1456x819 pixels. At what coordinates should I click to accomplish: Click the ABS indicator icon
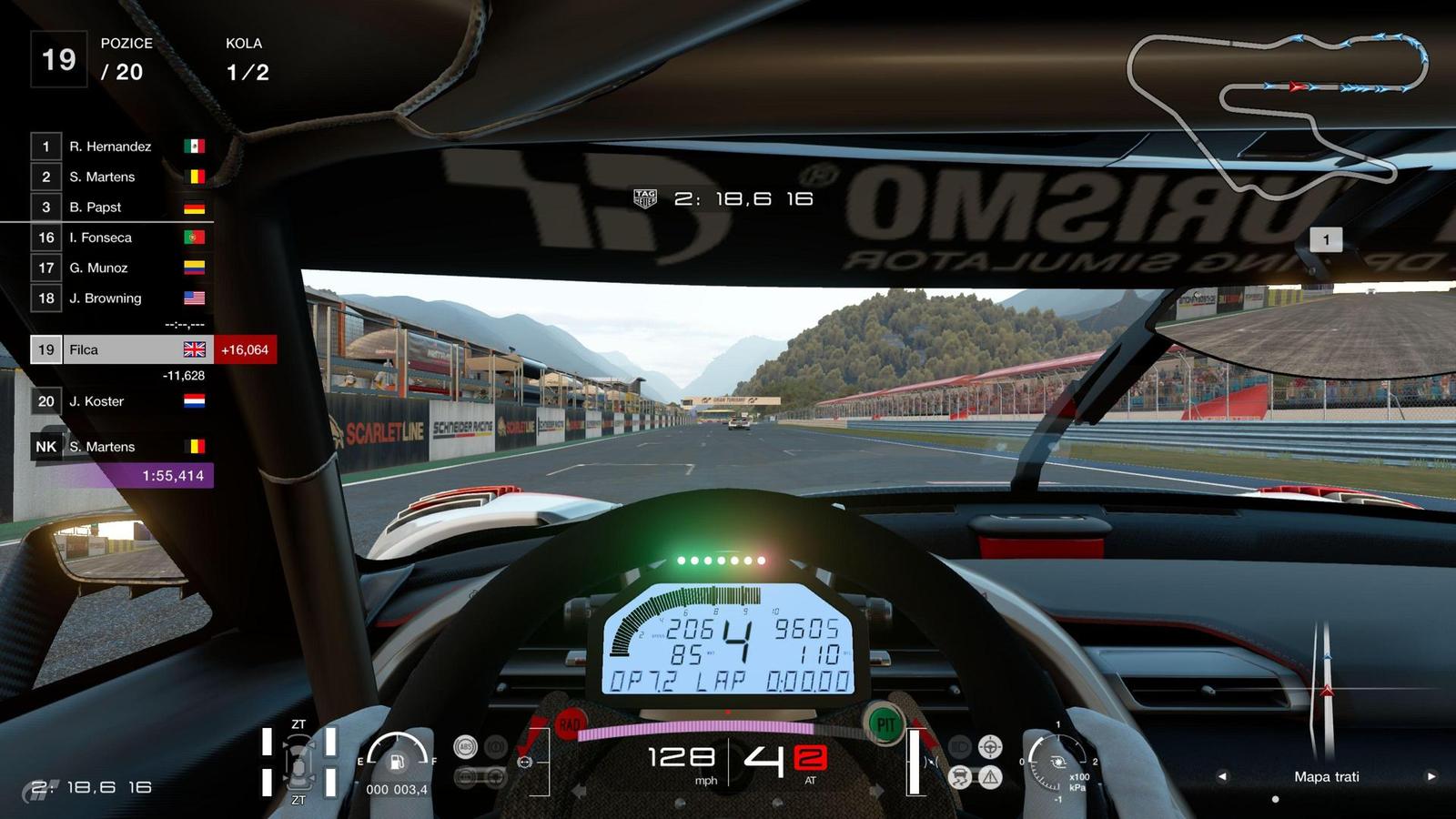(465, 747)
